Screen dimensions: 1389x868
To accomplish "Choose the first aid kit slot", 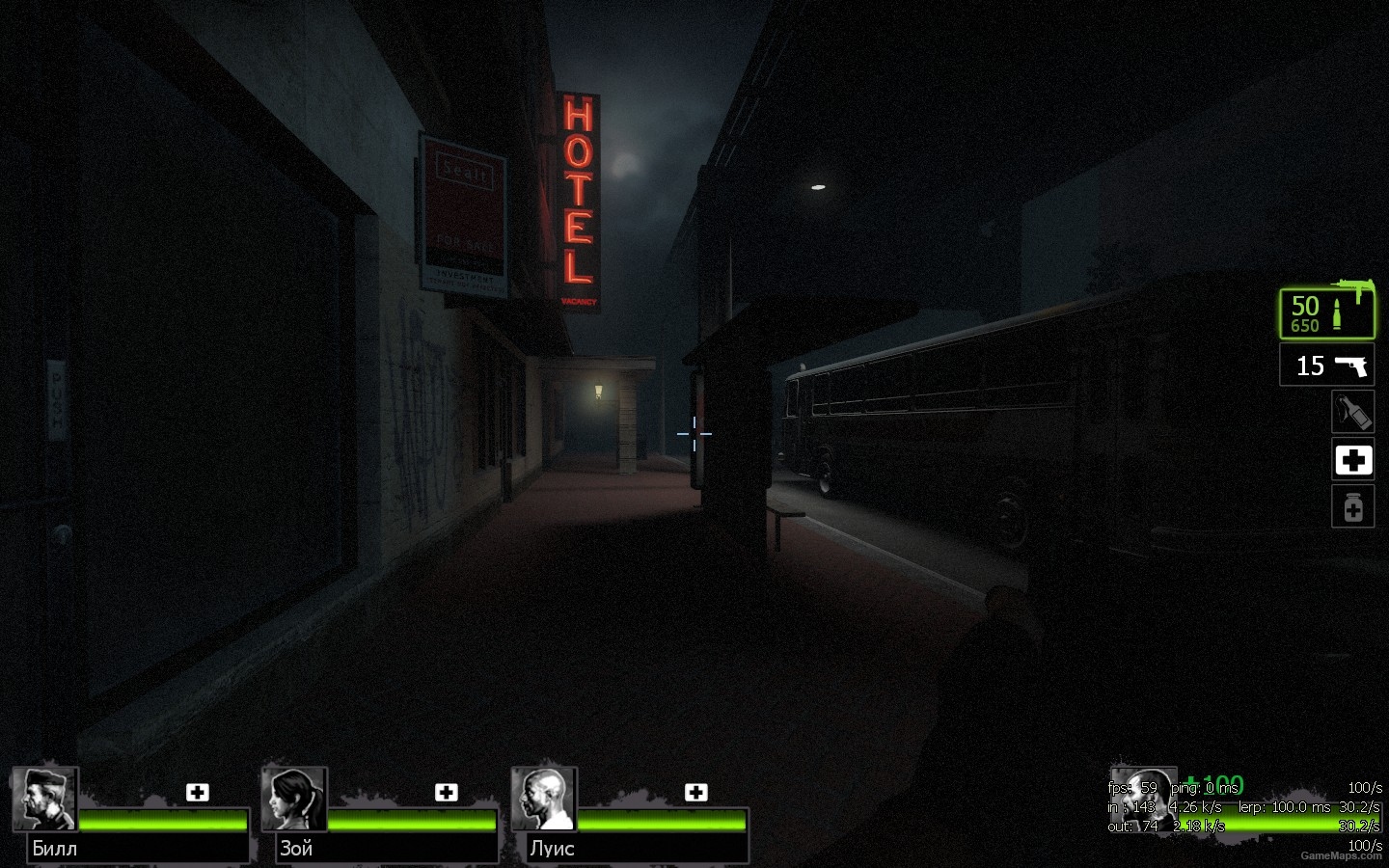I will pyautogui.click(x=1352, y=460).
